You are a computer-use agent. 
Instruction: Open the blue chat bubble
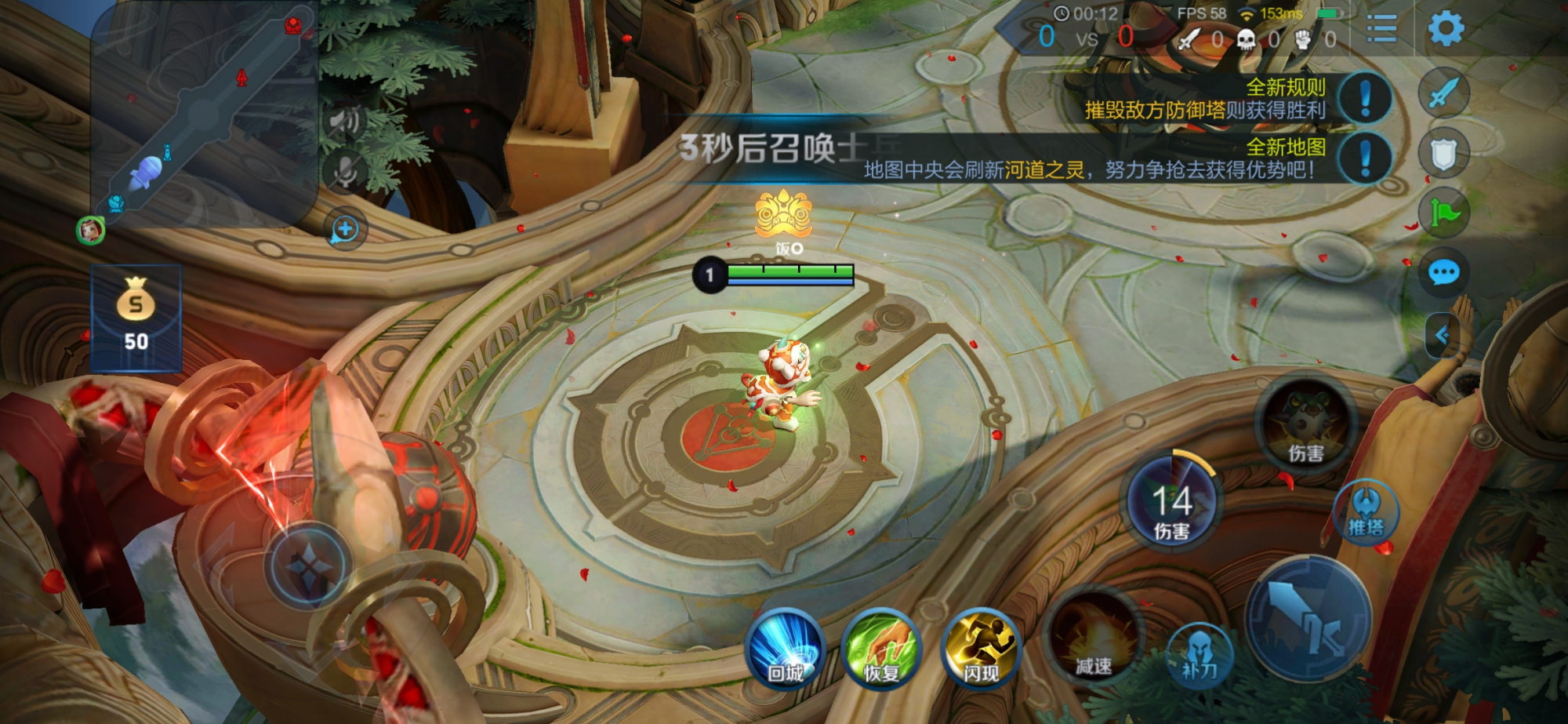point(1443,273)
